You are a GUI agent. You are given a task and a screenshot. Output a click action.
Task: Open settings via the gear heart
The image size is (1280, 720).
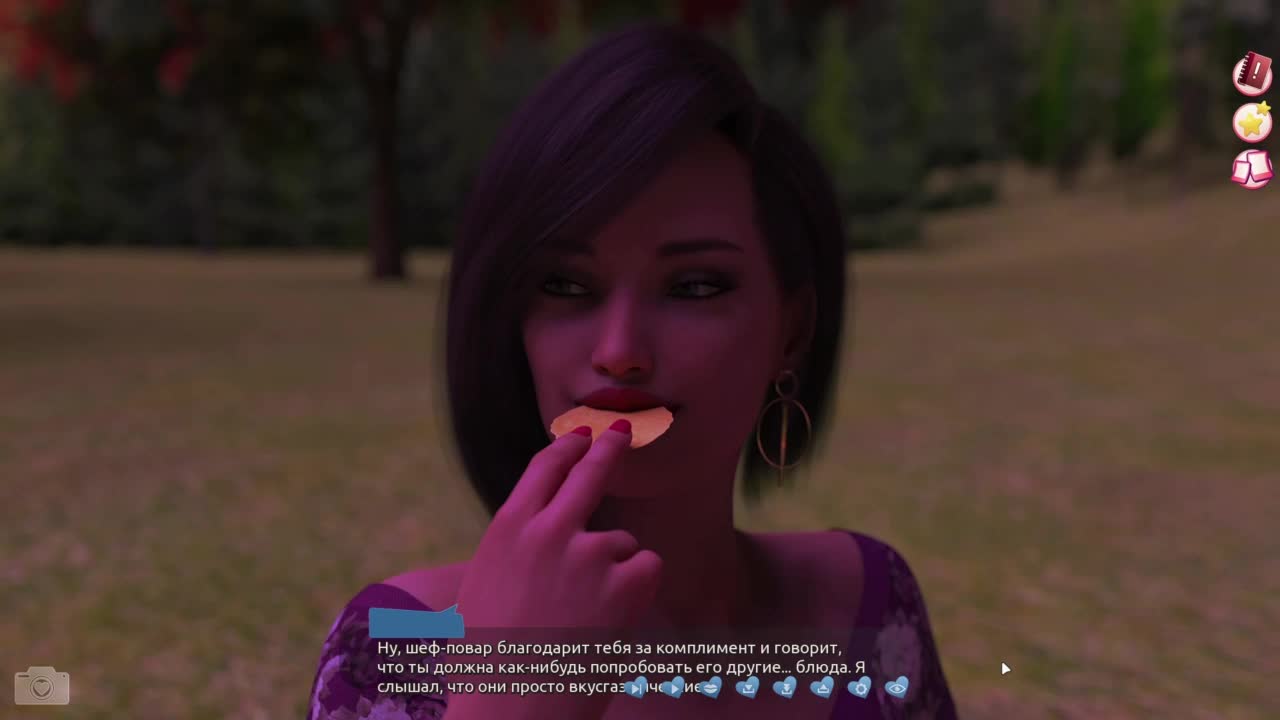[x=859, y=687]
